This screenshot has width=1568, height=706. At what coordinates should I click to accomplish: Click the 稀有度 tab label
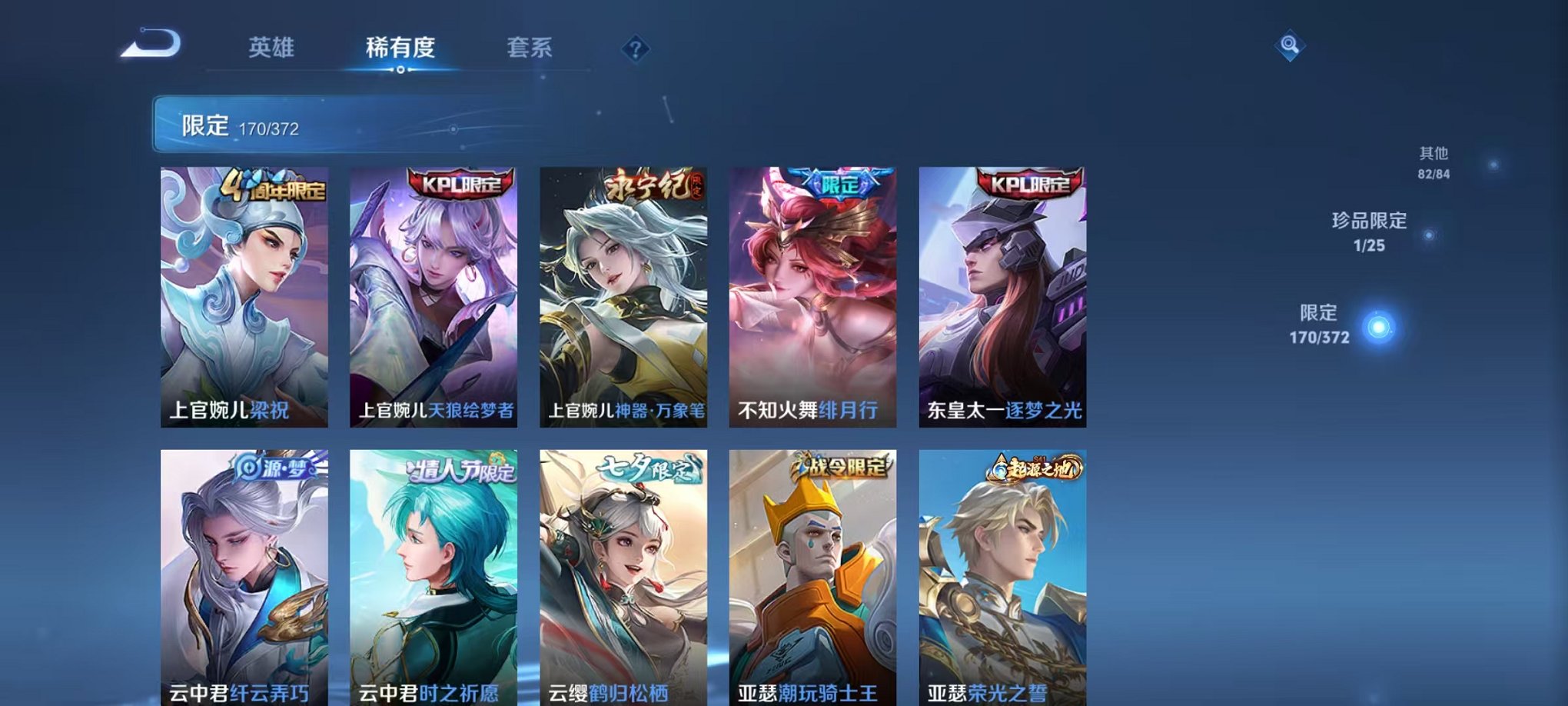coord(401,46)
